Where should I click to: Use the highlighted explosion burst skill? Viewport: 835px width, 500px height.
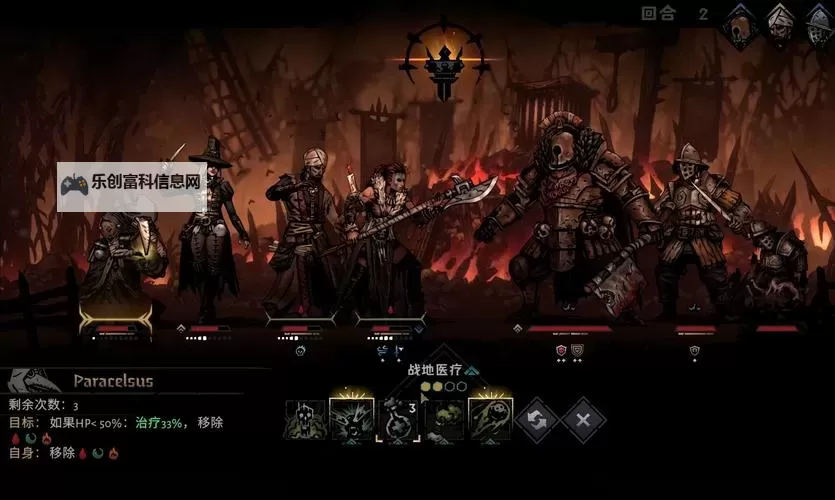click(352, 420)
